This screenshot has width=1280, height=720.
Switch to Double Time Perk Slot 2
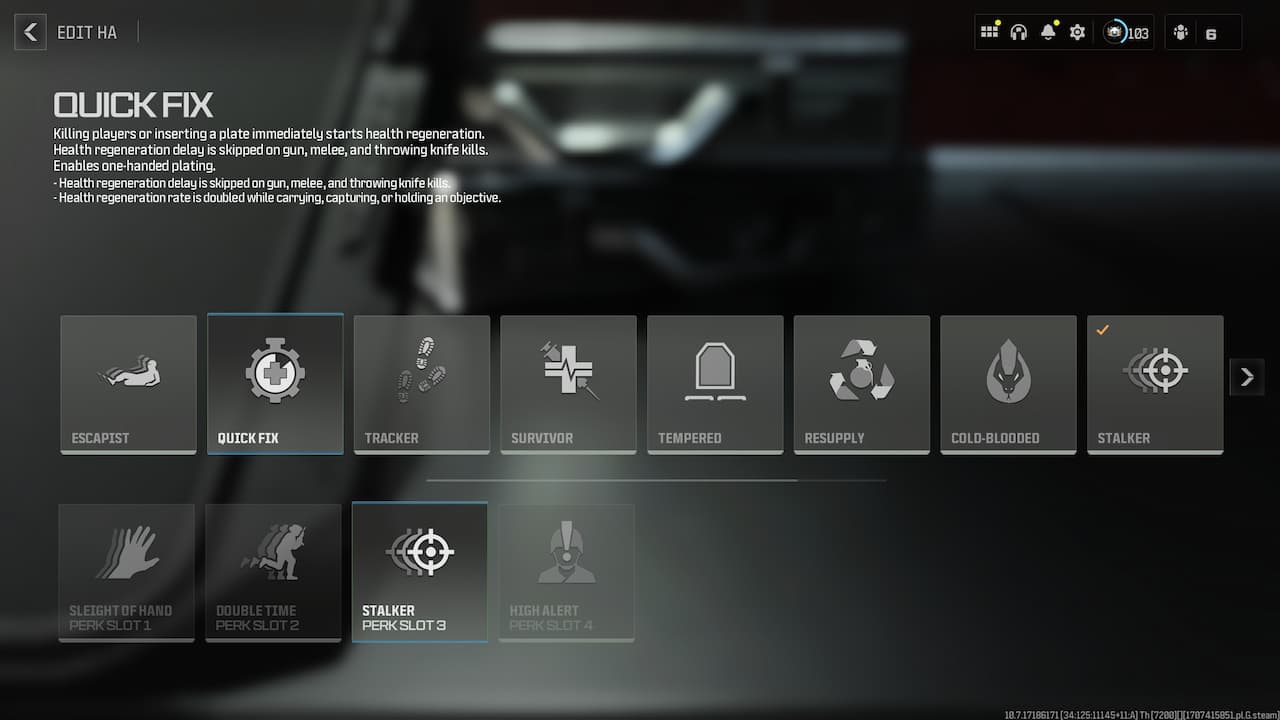273,571
